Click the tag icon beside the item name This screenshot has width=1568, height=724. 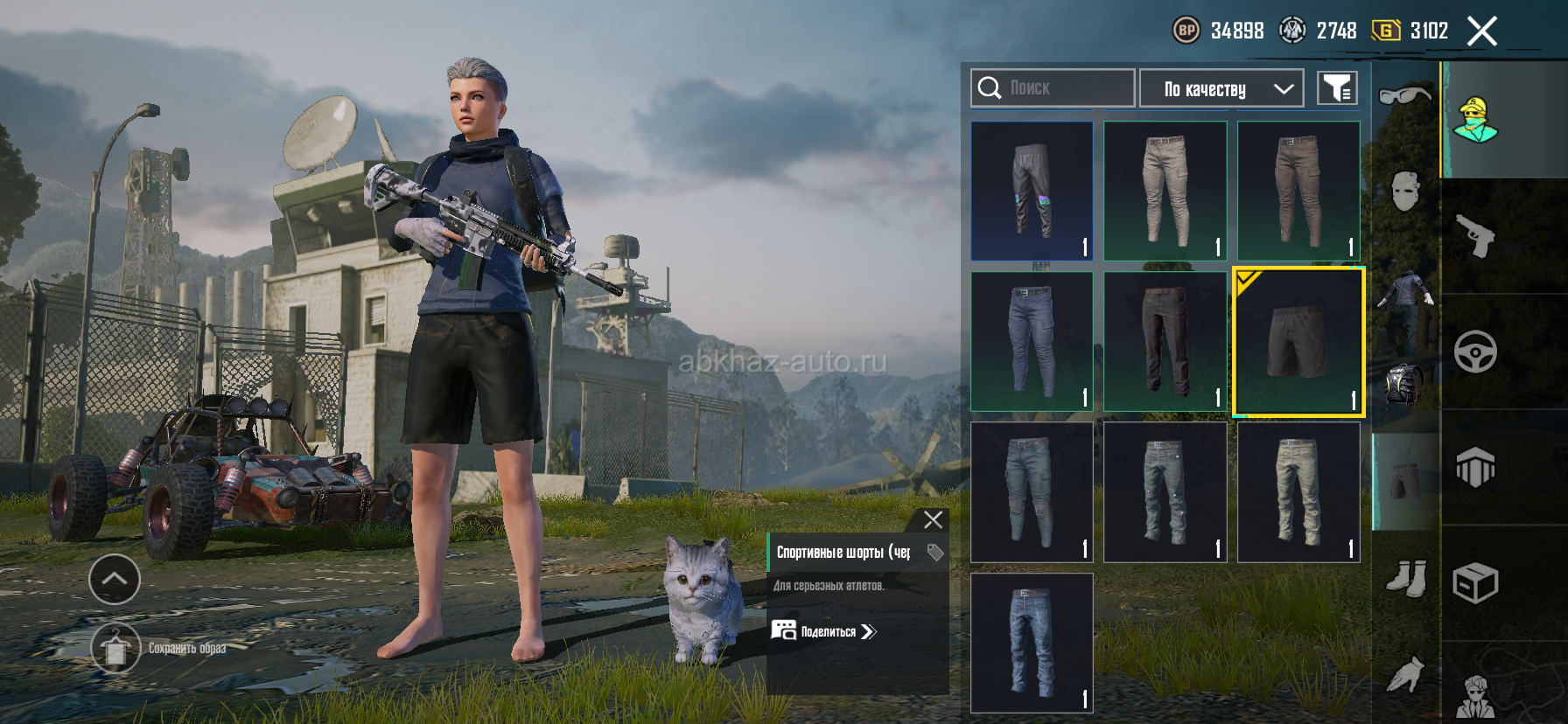[934, 553]
